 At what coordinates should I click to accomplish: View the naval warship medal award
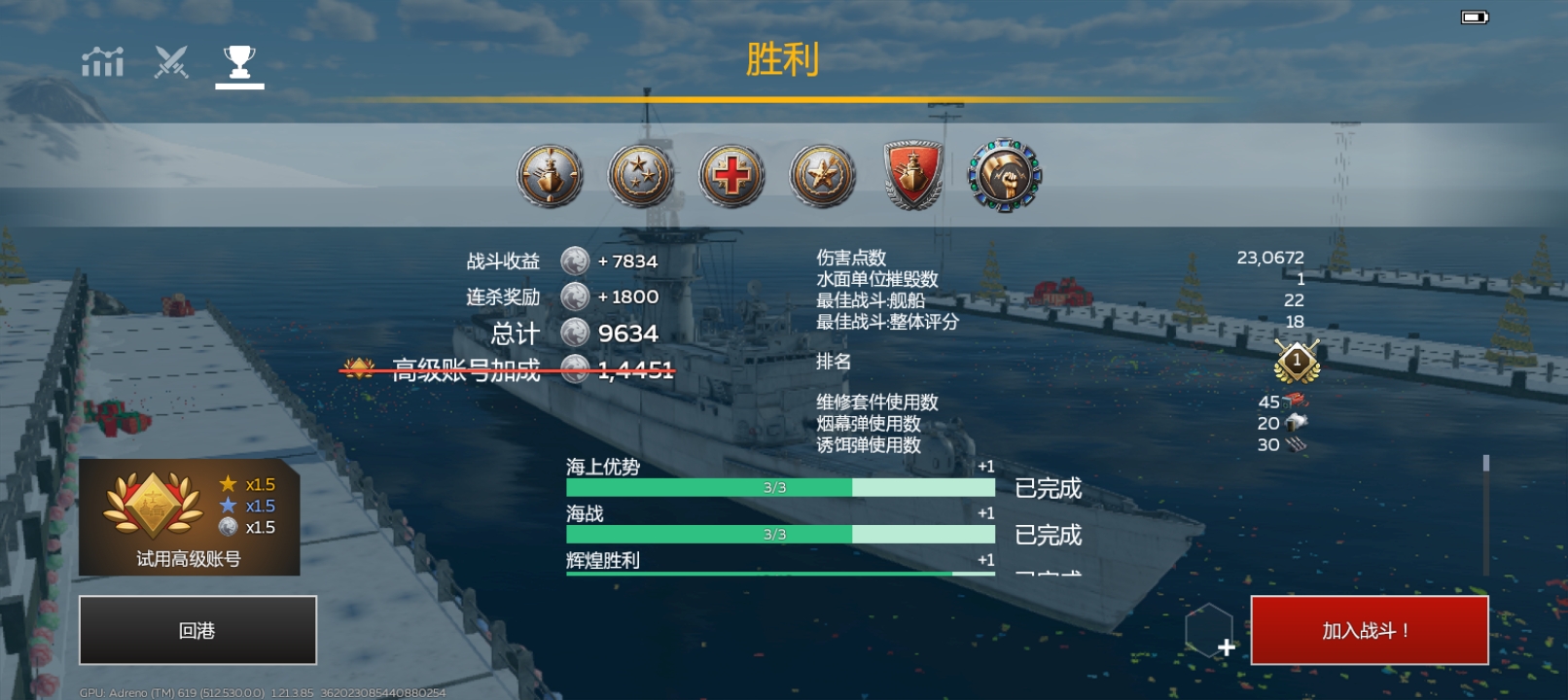click(551, 175)
